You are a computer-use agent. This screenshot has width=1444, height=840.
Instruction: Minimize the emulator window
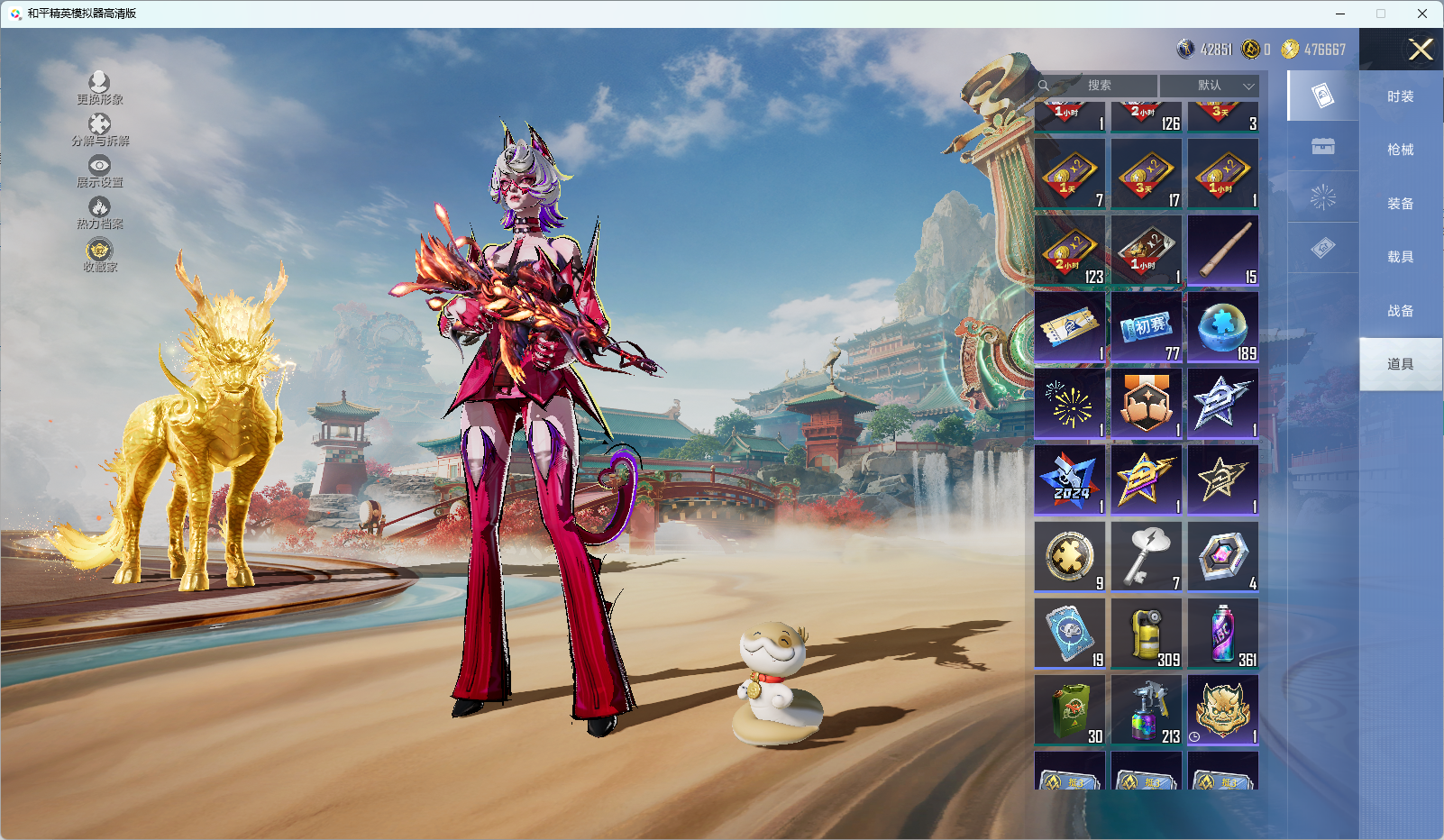[1340, 14]
